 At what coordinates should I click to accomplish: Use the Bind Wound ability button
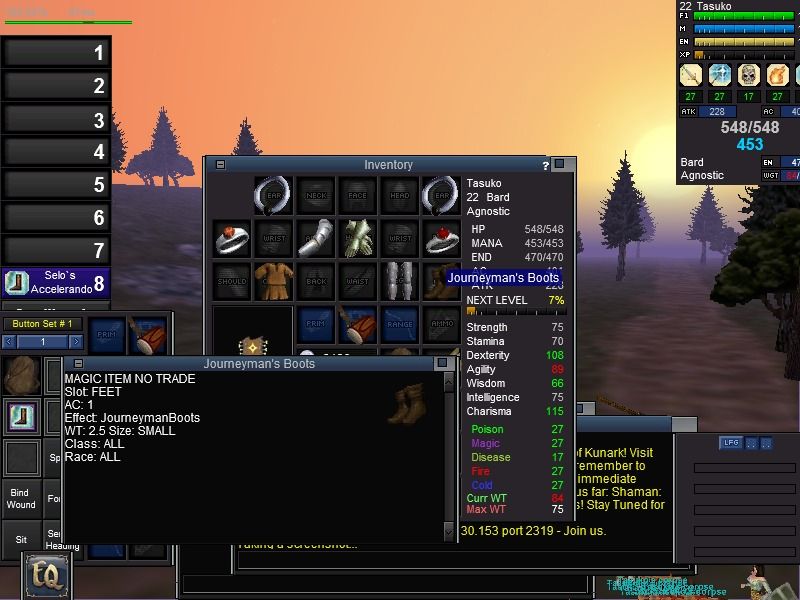20,498
